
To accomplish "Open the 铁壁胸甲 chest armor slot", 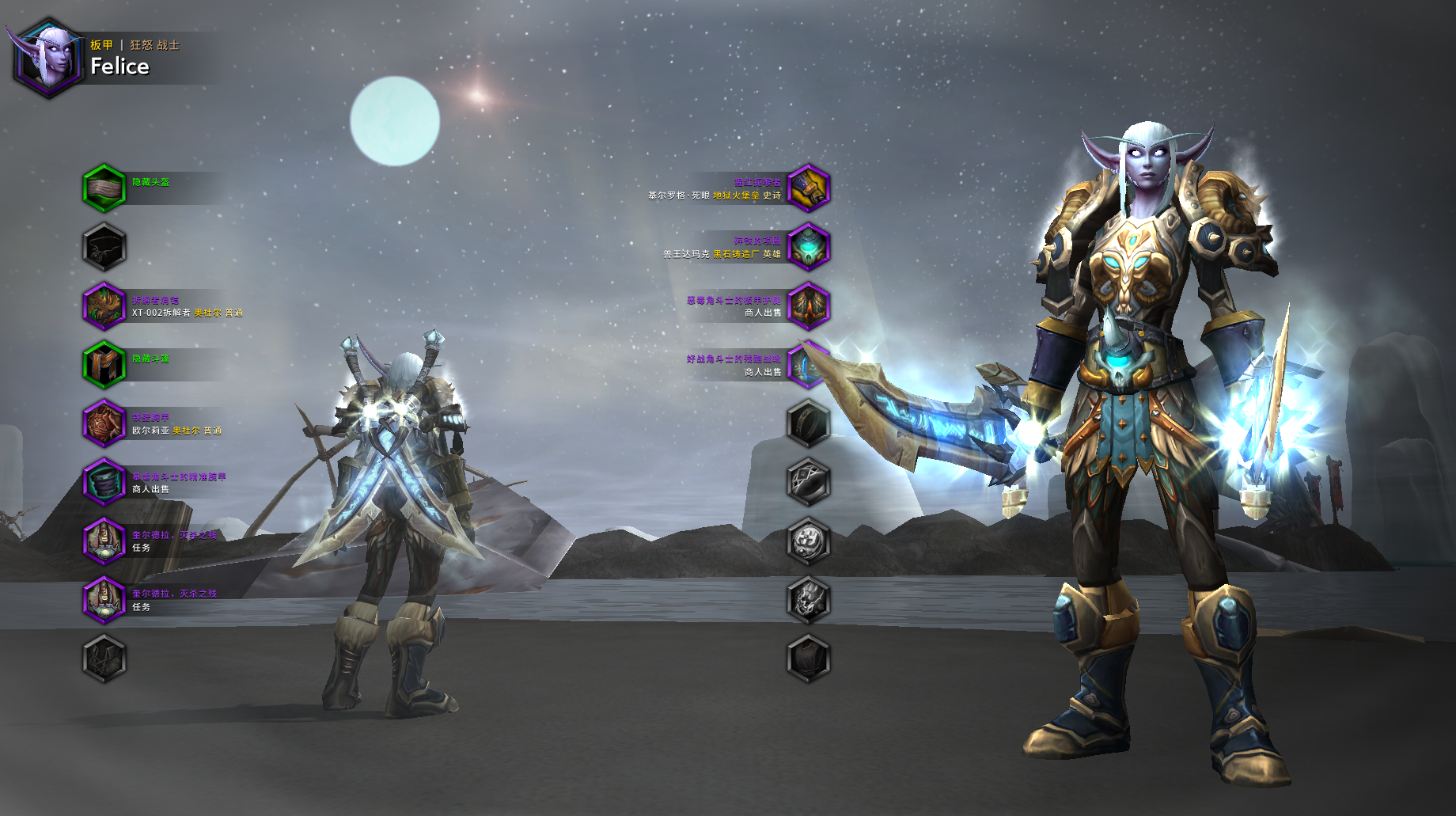I will tap(104, 423).
